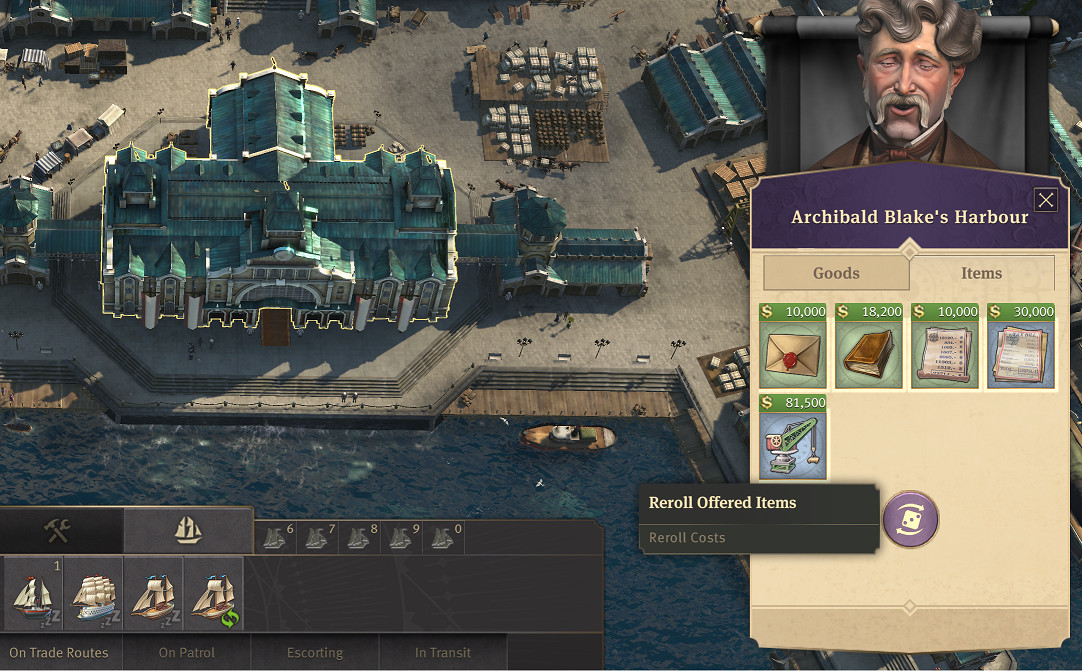Filter ships by Escorting
This screenshot has width=1082, height=671.
pos(315,652)
